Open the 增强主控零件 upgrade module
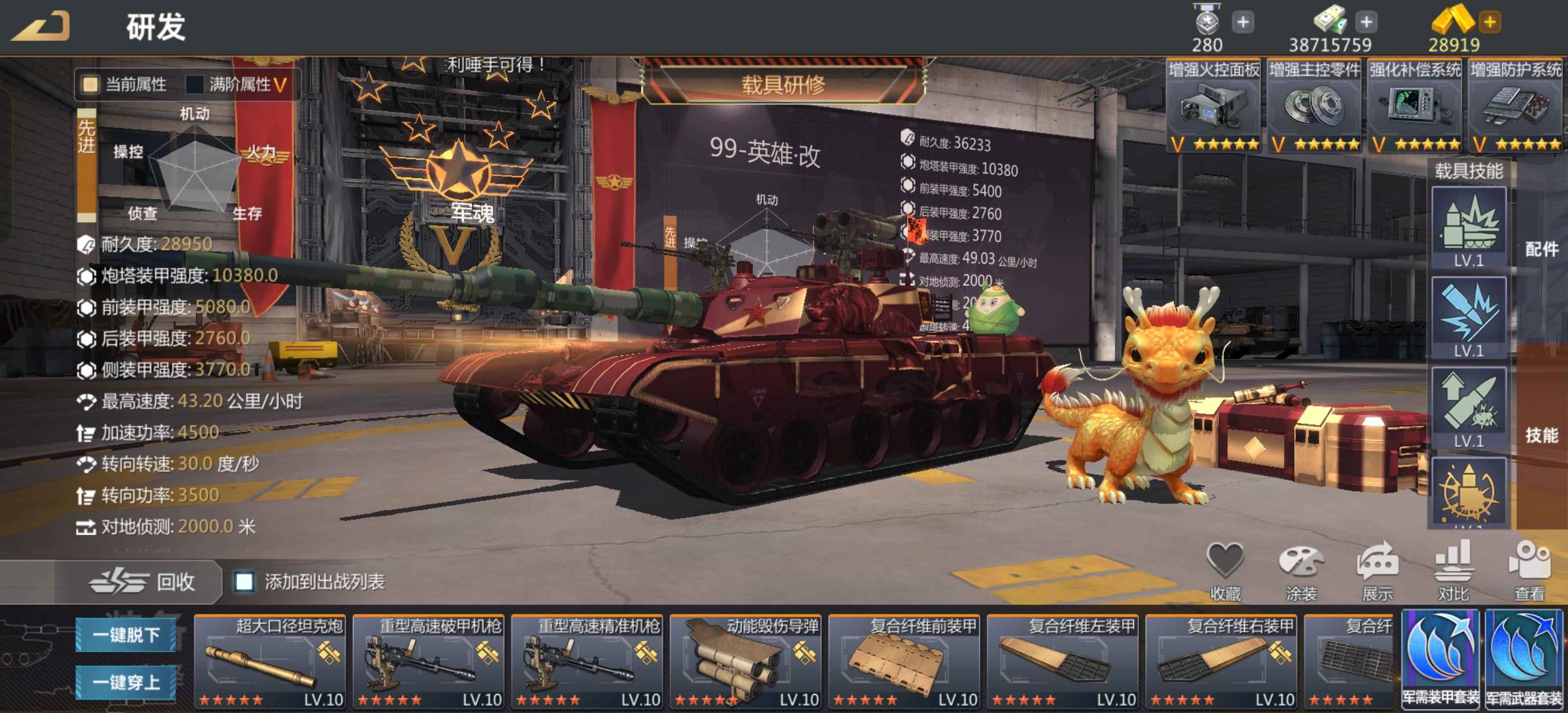The width and height of the screenshot is (1568, 713). (1314, 105)
